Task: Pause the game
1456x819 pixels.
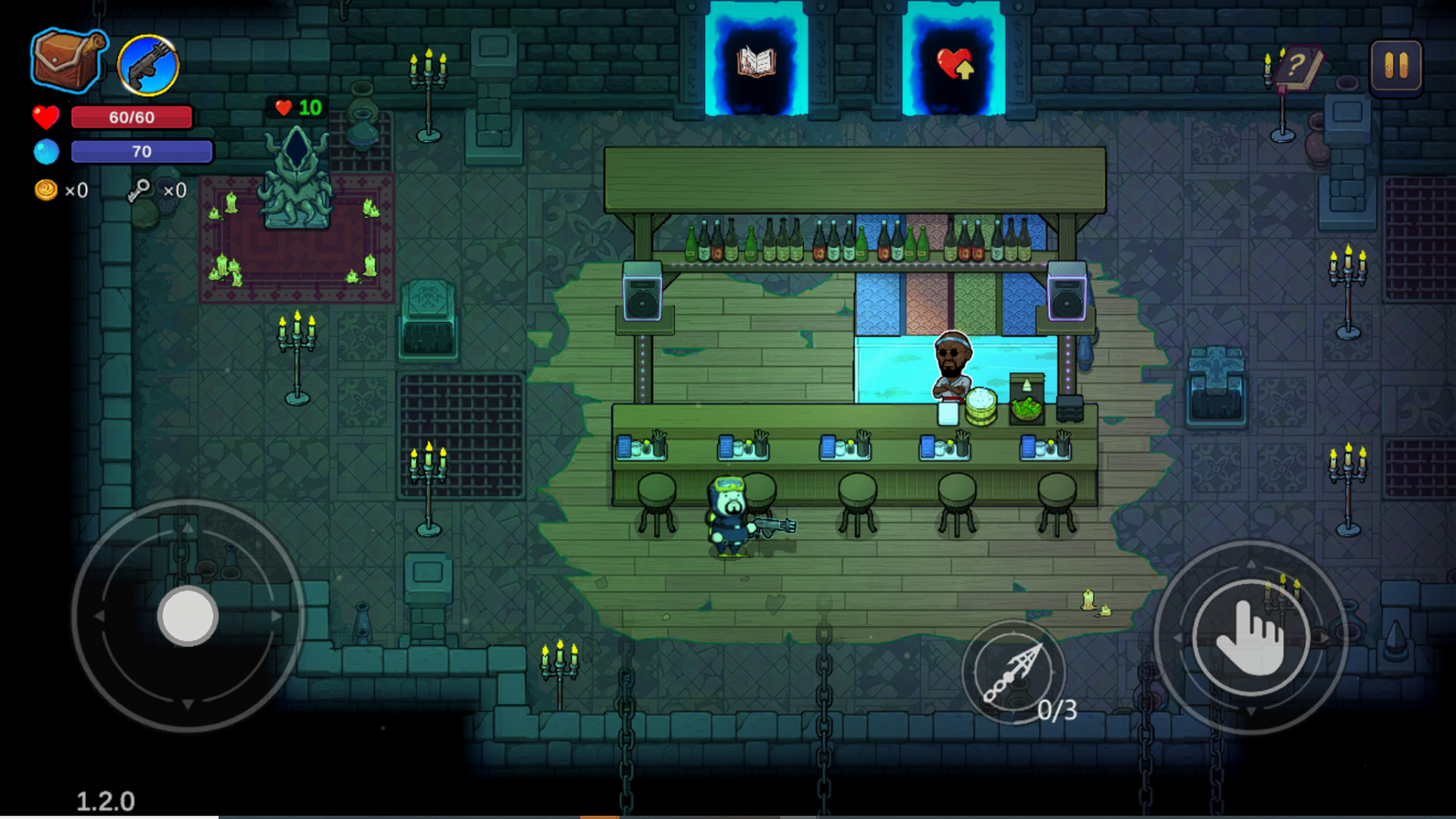Action: click(x=1396, y=66)
